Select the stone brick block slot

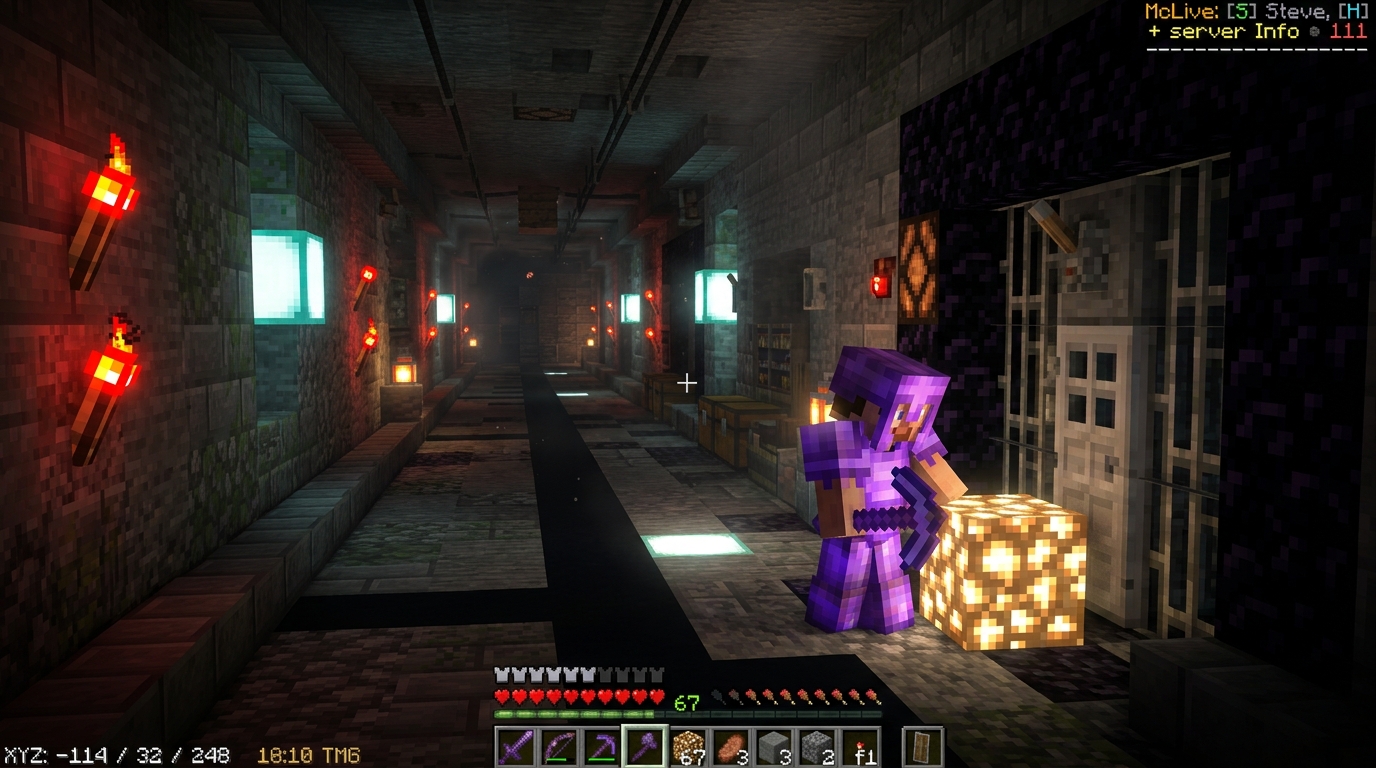point(774,747)
